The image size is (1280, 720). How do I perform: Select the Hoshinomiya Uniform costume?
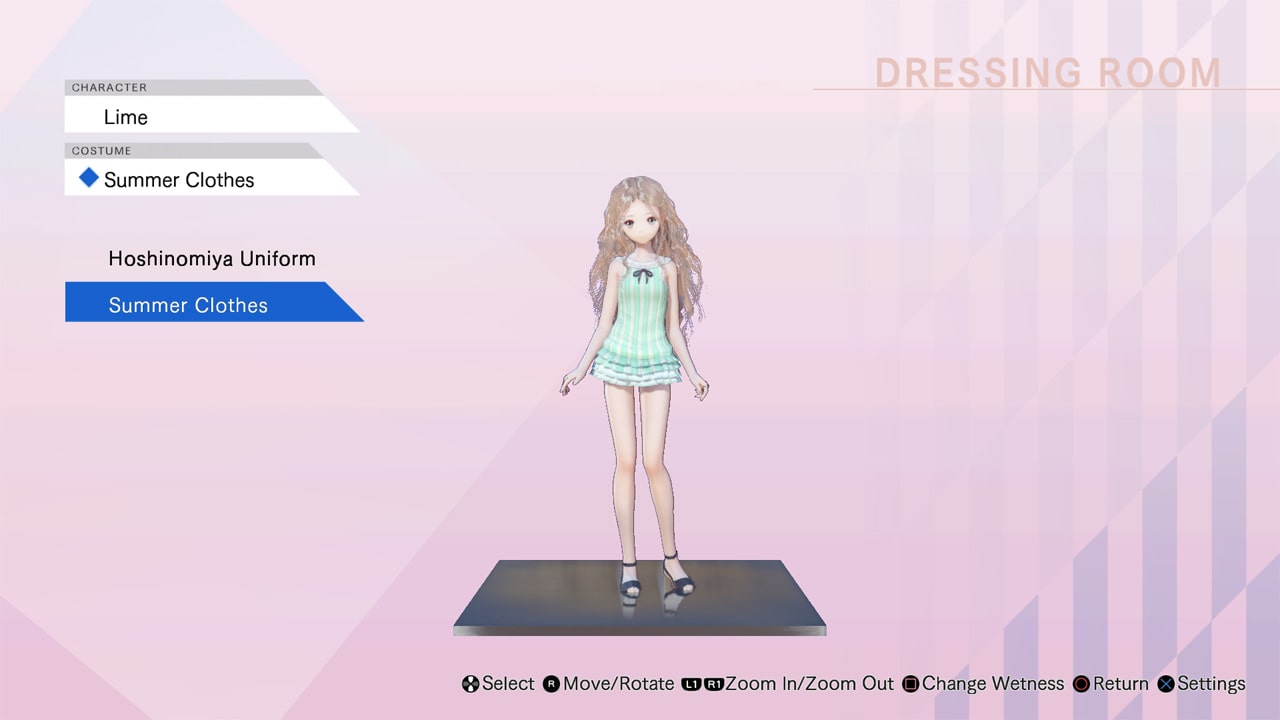212,258
